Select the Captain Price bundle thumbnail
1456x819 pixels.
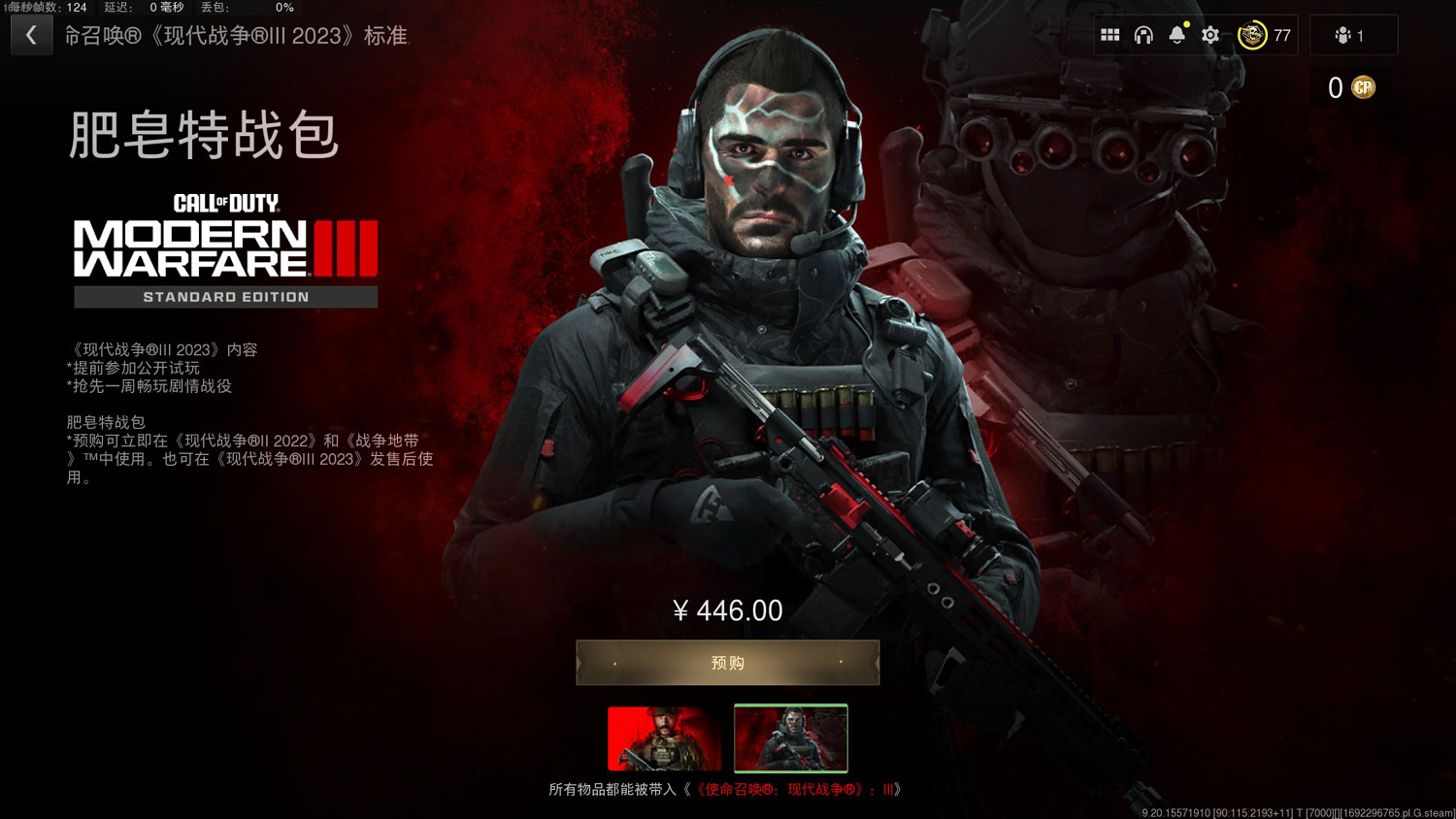tap(664, 738)
